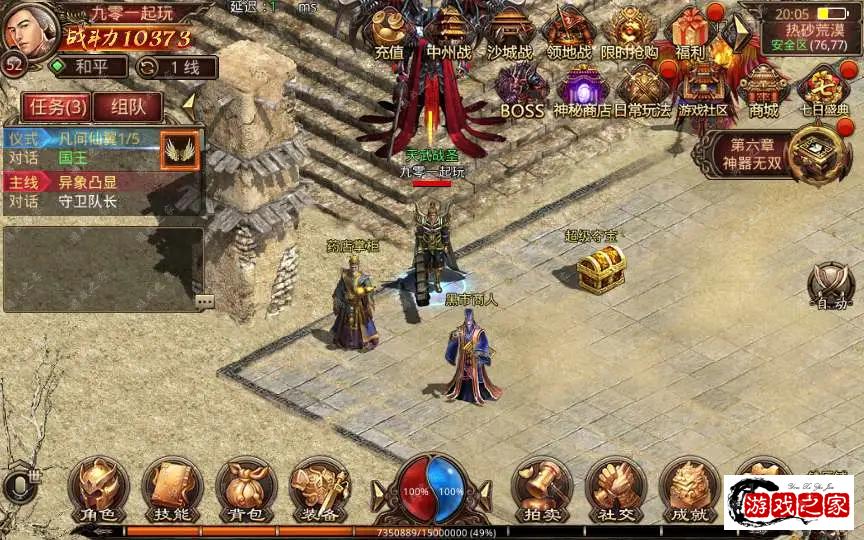Switch to the 组队 team tab
The width and height of the screenshot is (864, 540).
click(128, 107)
